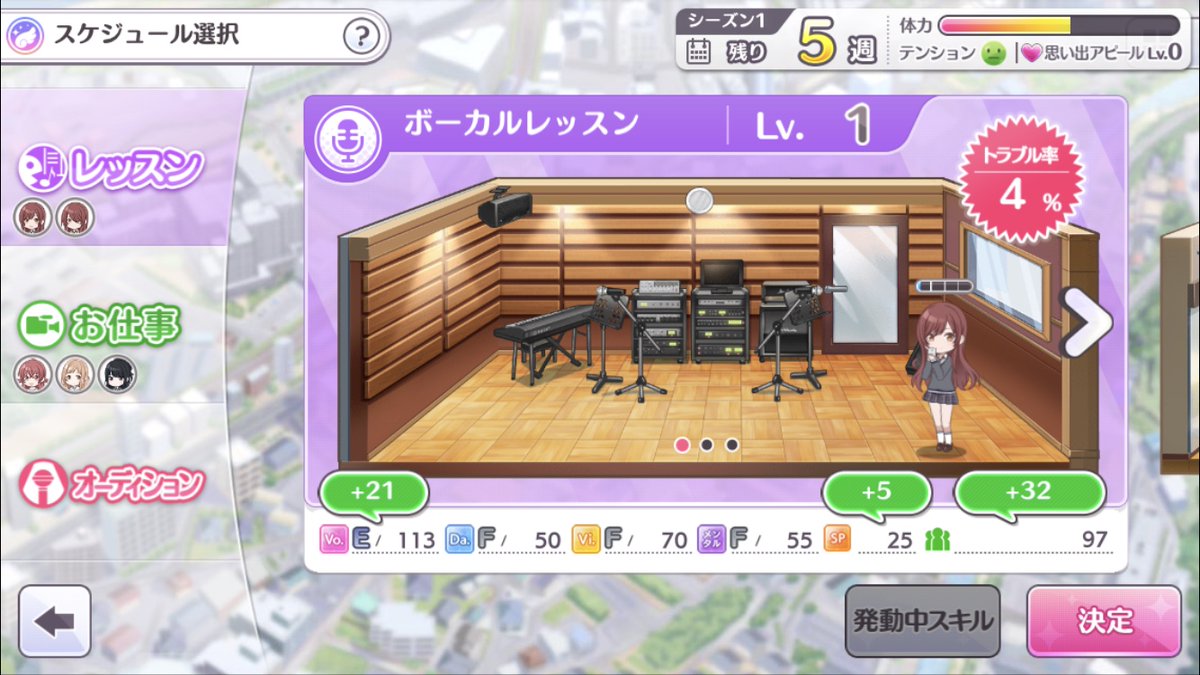Image resolution: width=1200 pixels, height=675 pixels.
Task: Open the 発動中スキル active skills list
Action: click(x=922, y=621)
